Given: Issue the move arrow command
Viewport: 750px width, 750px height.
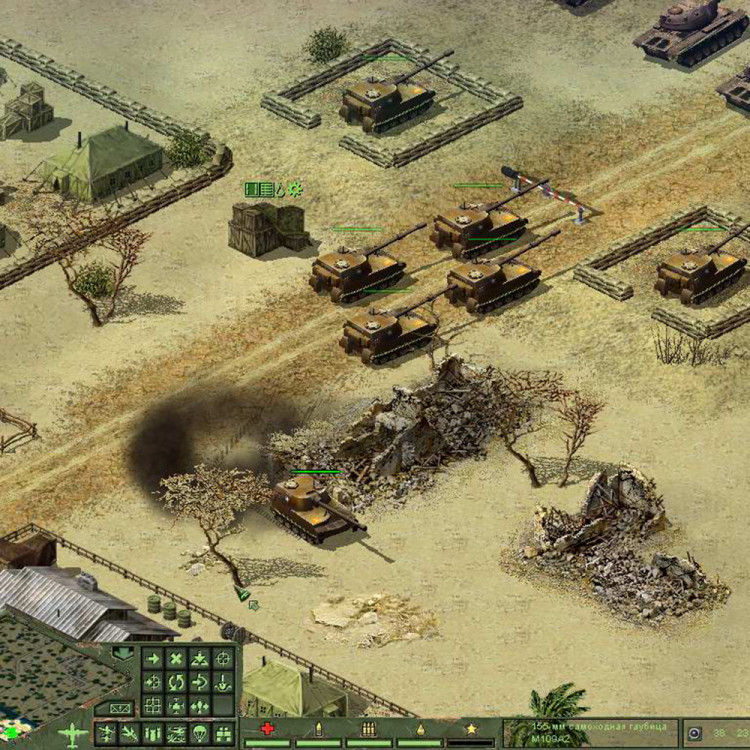Looking at the screenshot, I should coord(152,659).
